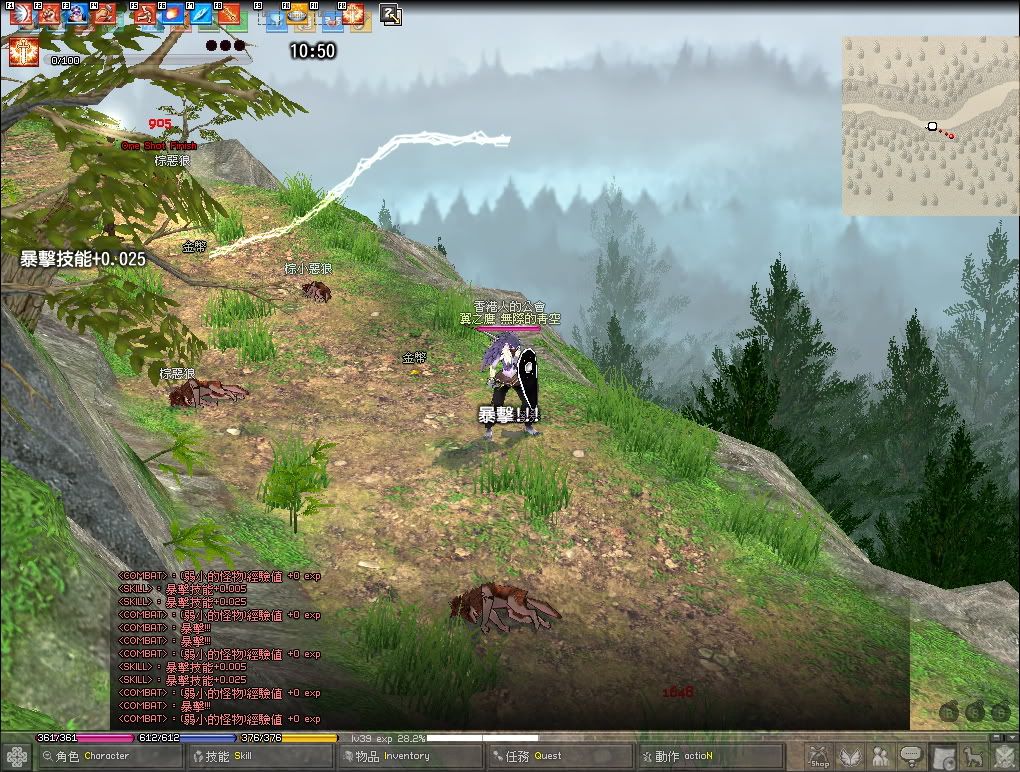The width and height of the screenshot is (1020, 772).
Task: Toggle the chat speech bubble icon
Action: (911, 757)
